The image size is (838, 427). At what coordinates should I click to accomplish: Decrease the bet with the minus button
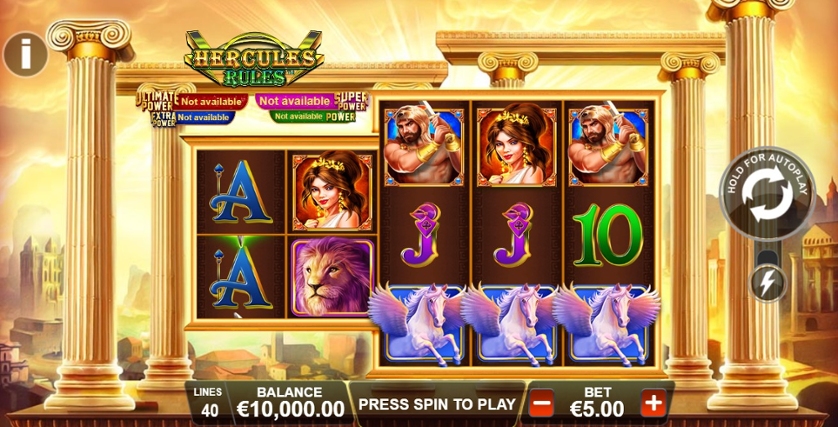click(543, 404)
